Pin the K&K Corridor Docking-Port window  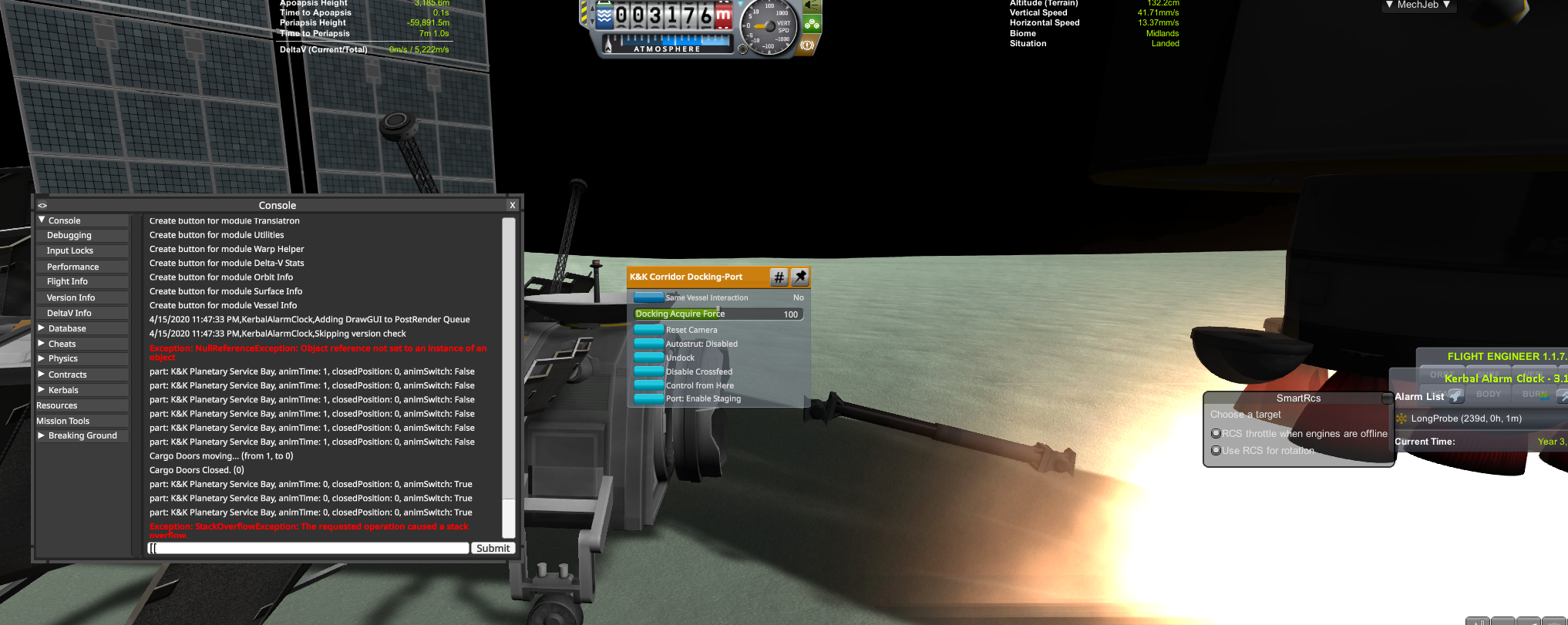click(x=800, y=277)
